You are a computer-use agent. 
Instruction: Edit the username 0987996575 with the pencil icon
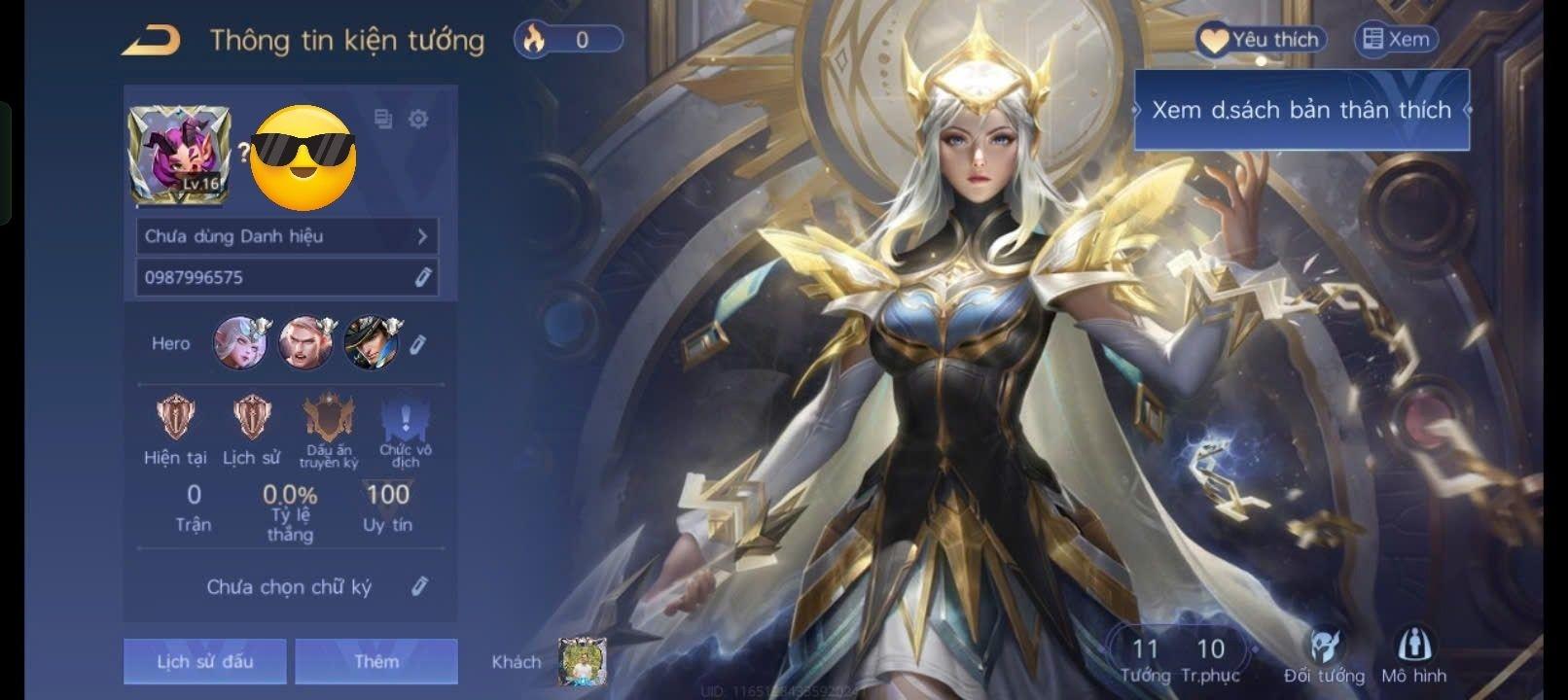point(422,277)
